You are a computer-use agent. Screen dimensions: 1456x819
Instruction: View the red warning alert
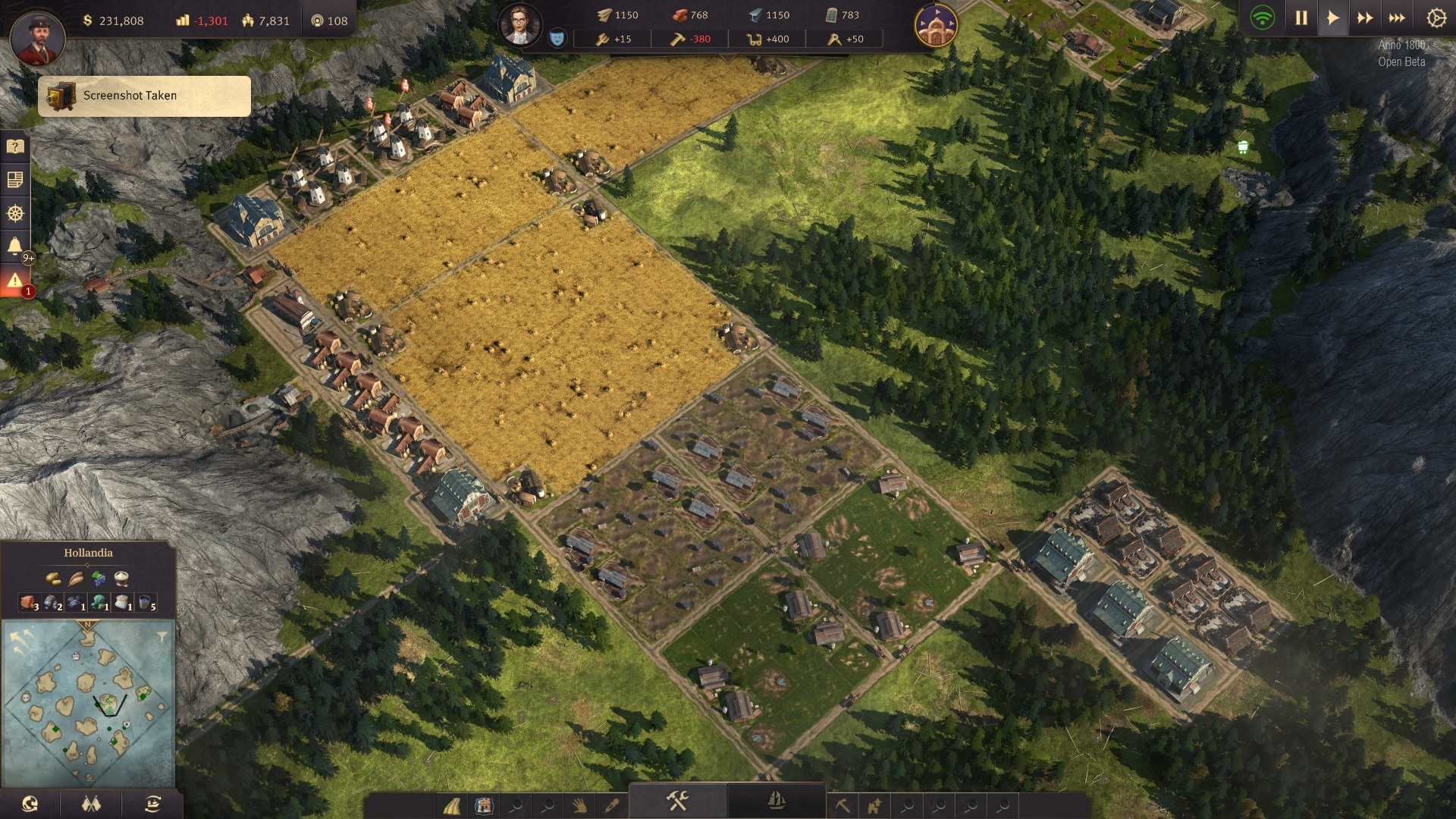pos(15,281)
